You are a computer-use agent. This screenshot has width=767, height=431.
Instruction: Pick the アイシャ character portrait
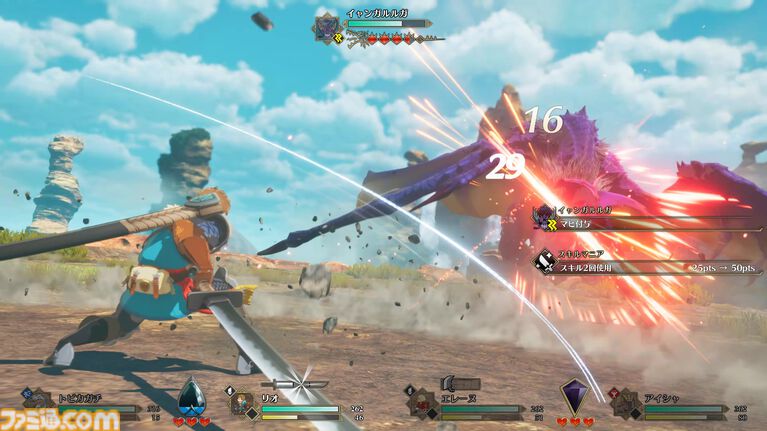pyautogui.click(x=627, y=403)
